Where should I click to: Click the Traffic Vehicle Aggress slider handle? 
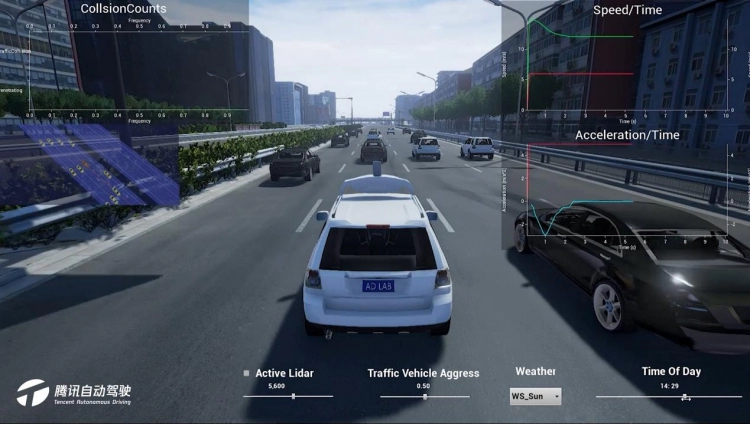coord(425,396)
